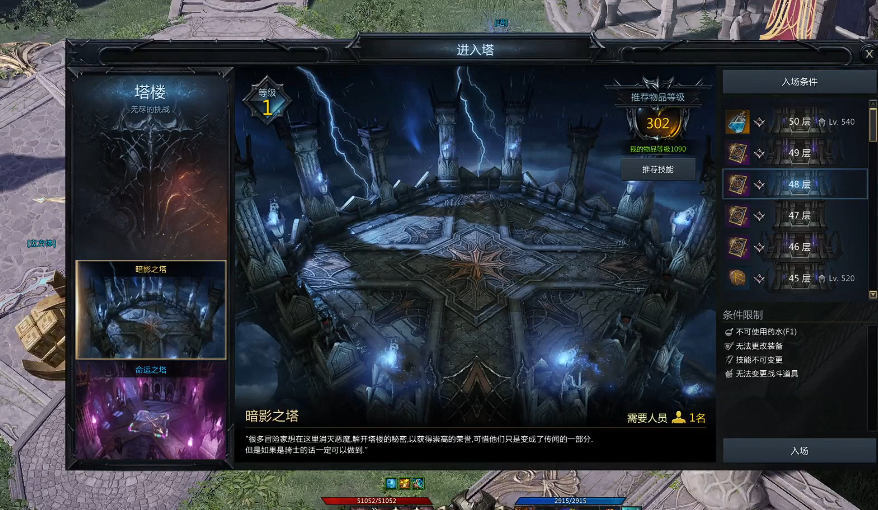
Task: Pick floor 49层 from the list
Action: point(795,153)
